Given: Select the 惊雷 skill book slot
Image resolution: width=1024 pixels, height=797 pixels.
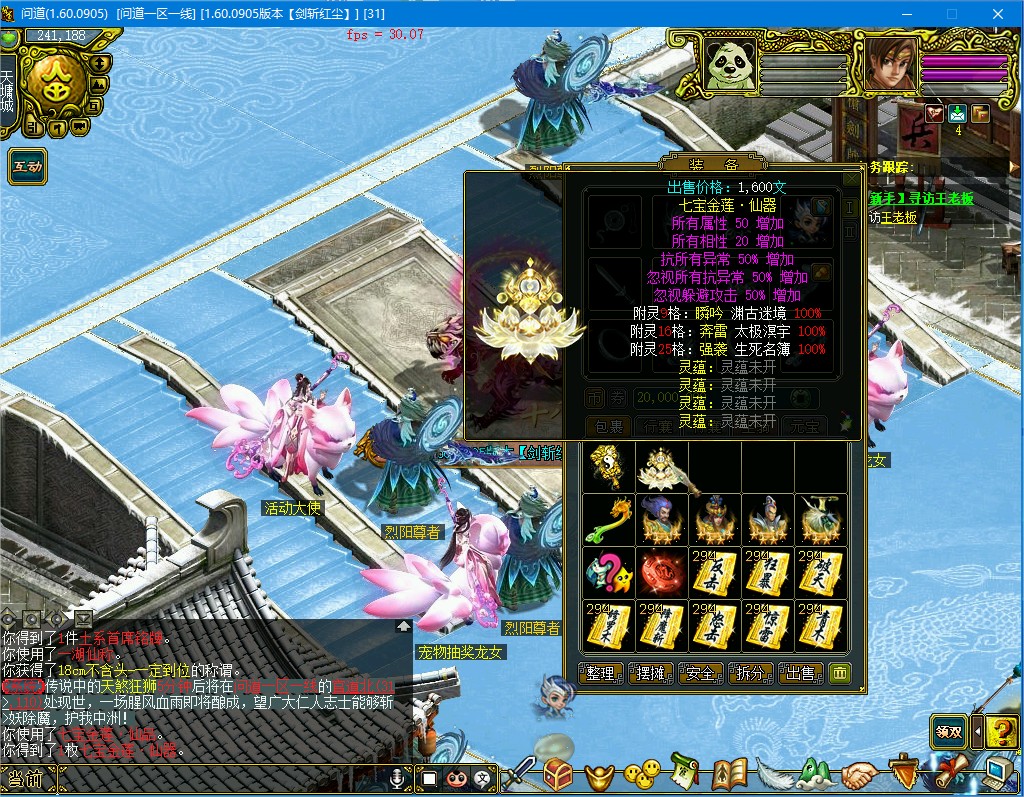Looking at the screenshot, I should (768, 625).
